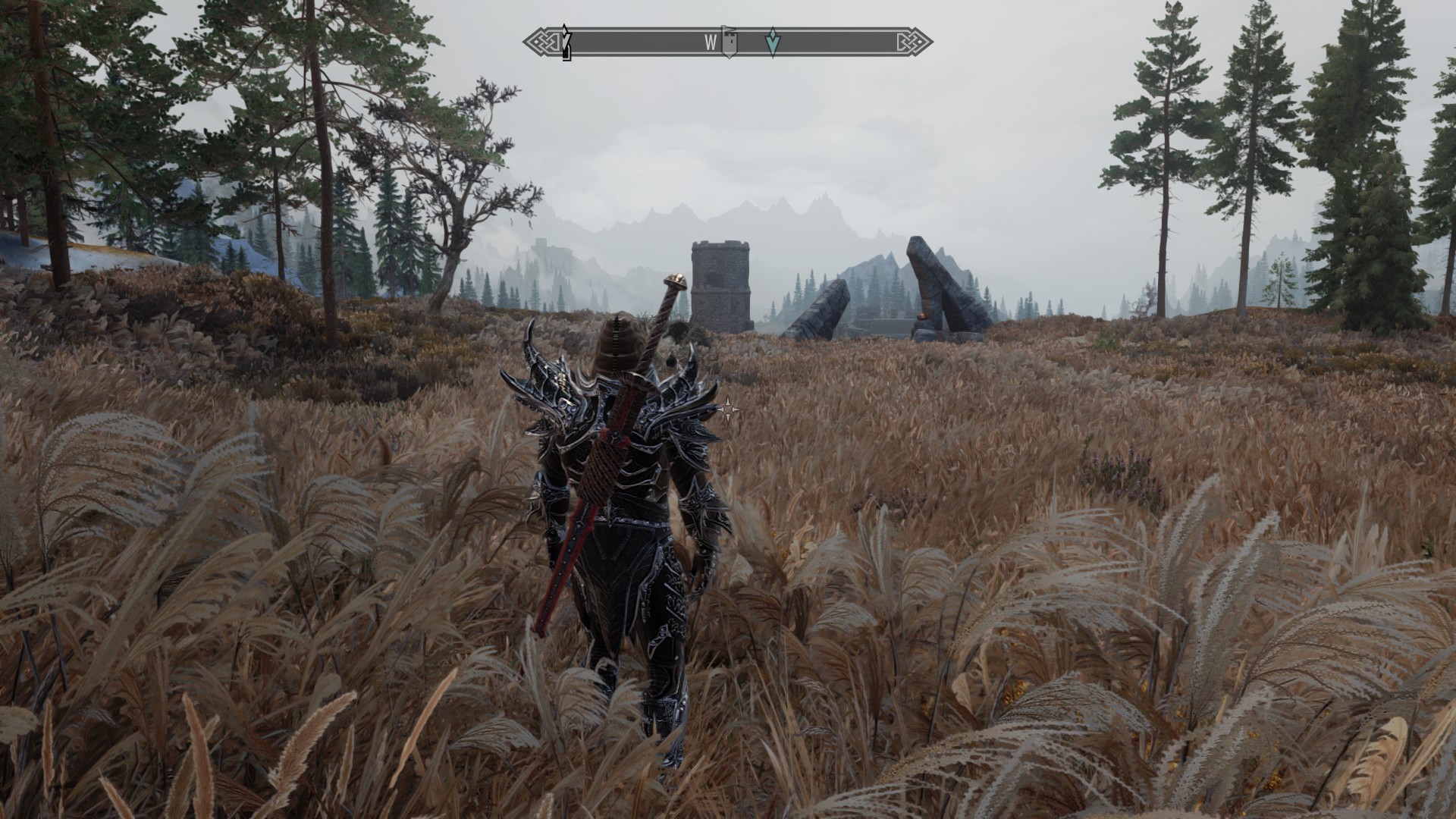Expand the objective marker below the compass

[x=772, y=44]
